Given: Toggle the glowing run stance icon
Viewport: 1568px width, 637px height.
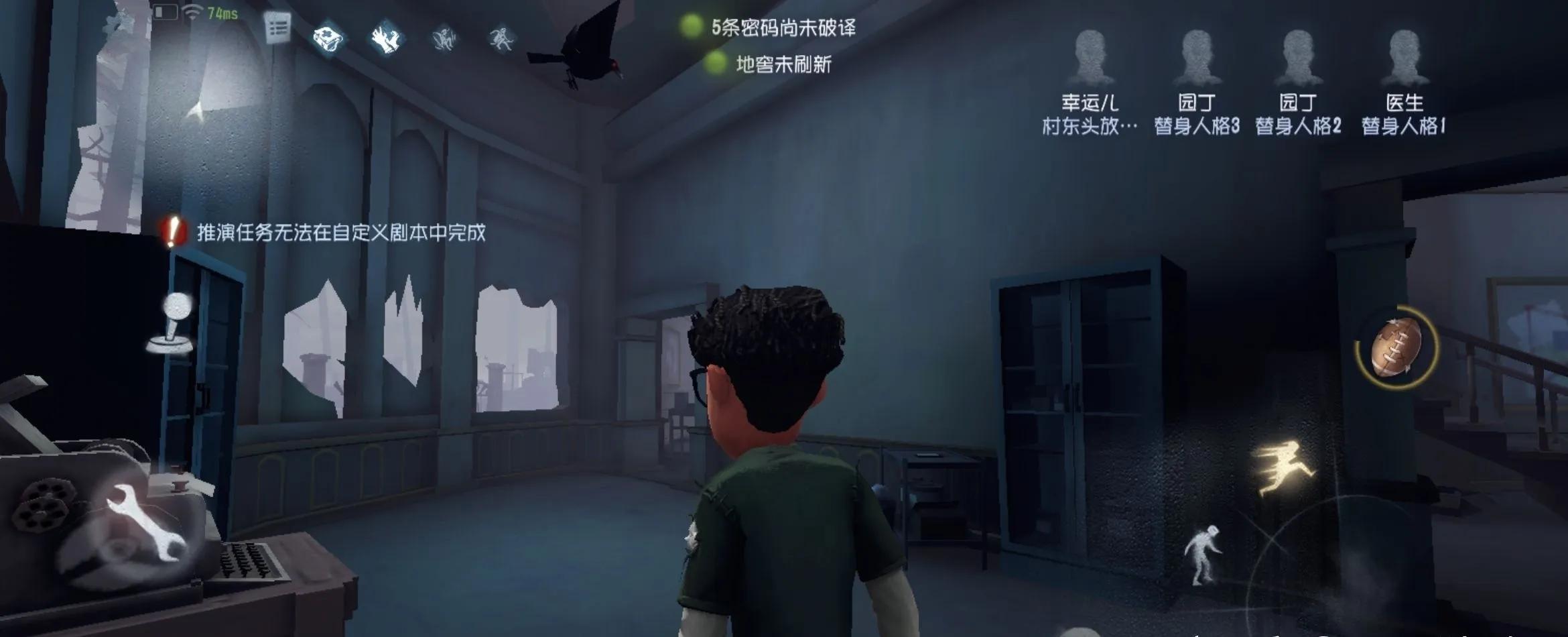Looking at the screenshot, I should [1283, 467].
